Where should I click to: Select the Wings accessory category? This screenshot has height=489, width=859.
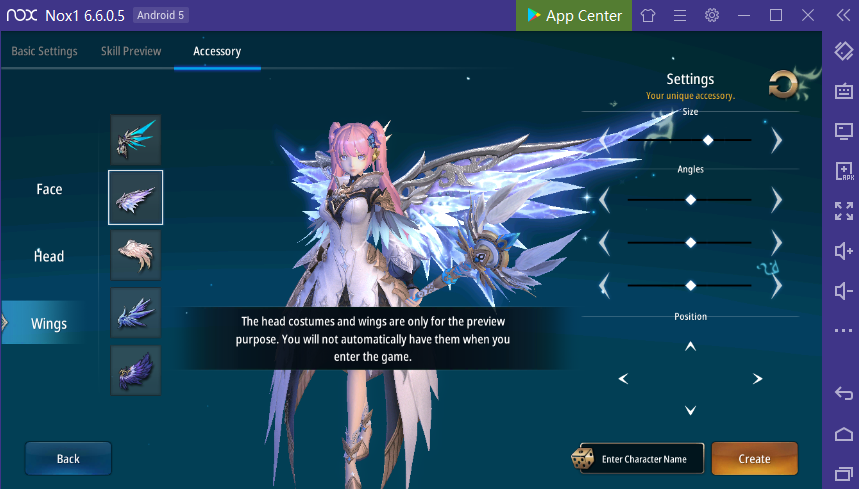pos(49,323)
